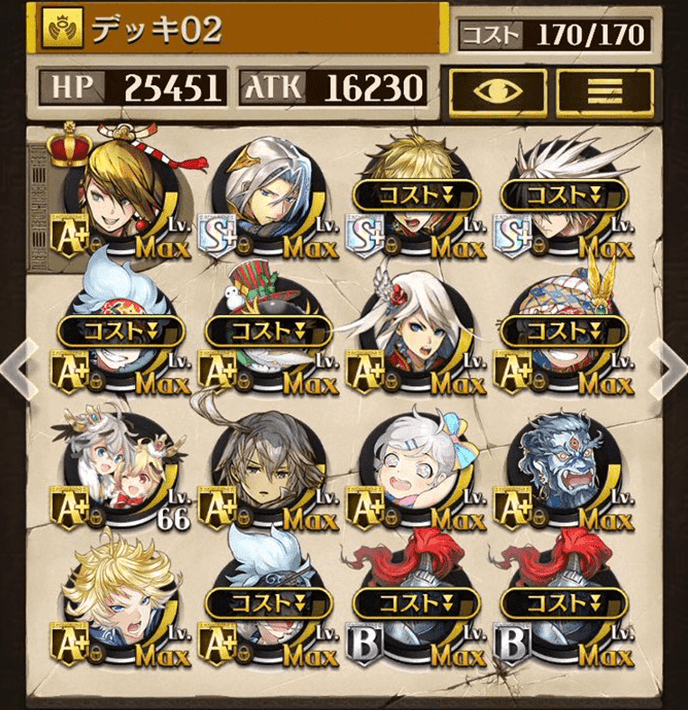Select the spiky blonde-haired character card
688x710 pixels.
pos(120,610)
